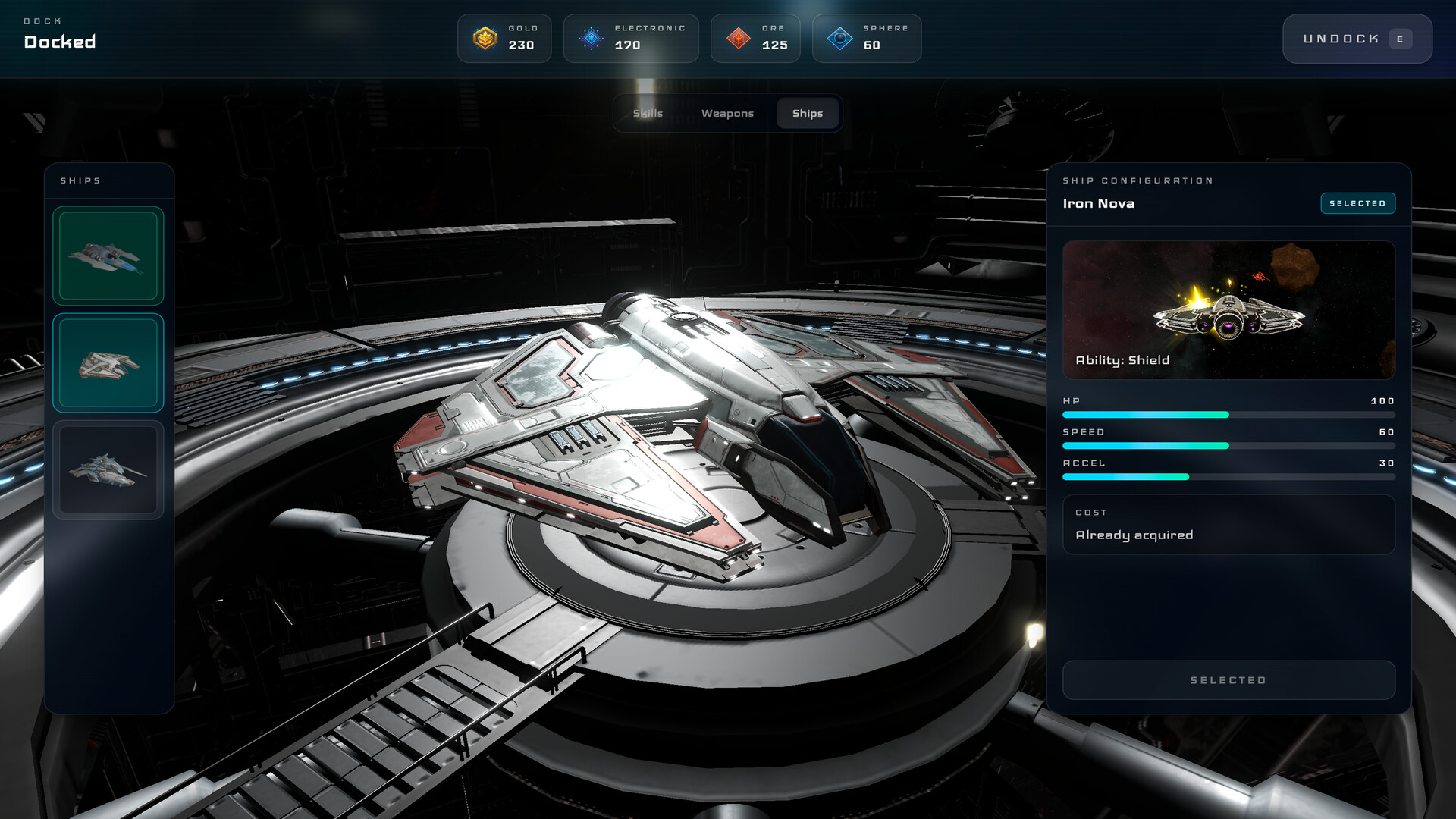
Task: Select the red-and-white Iron Nova thumbnail
Action: (x=108, y=363)
